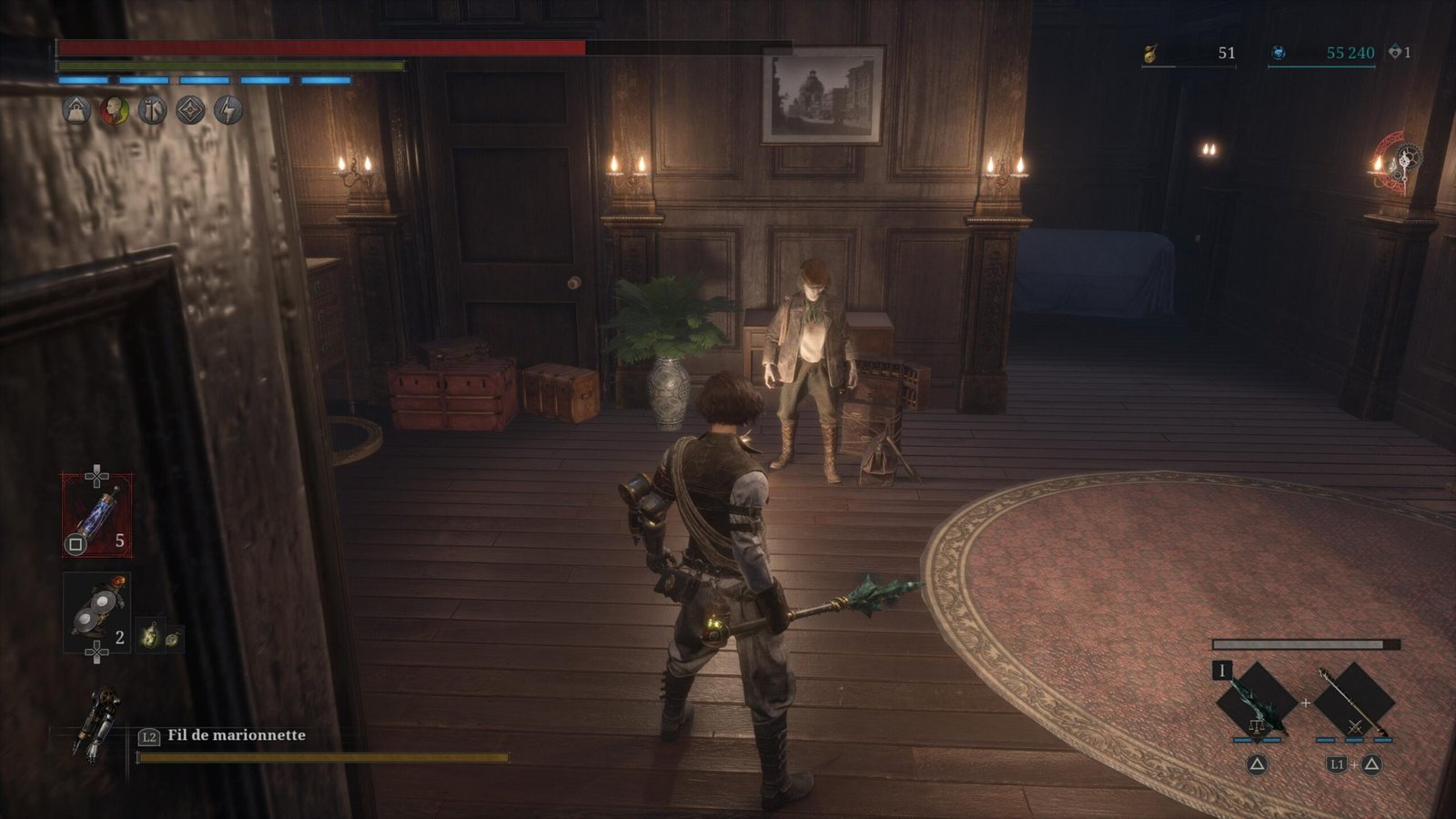Select the weight status icon
This screenshot has height=819, width=1456.
[76, 110]
